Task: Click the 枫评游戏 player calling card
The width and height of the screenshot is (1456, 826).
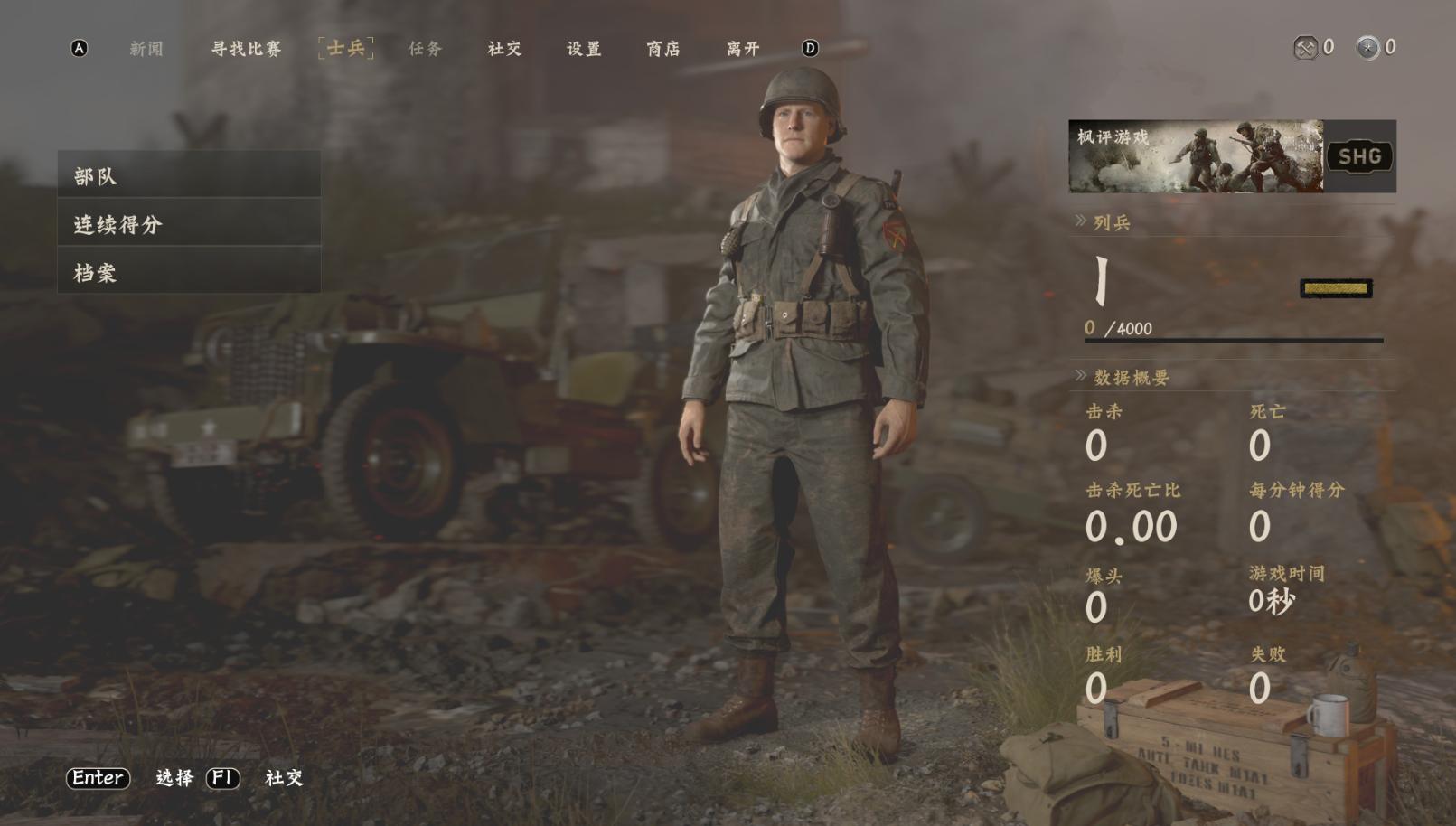Action: tap(1195, 156)
